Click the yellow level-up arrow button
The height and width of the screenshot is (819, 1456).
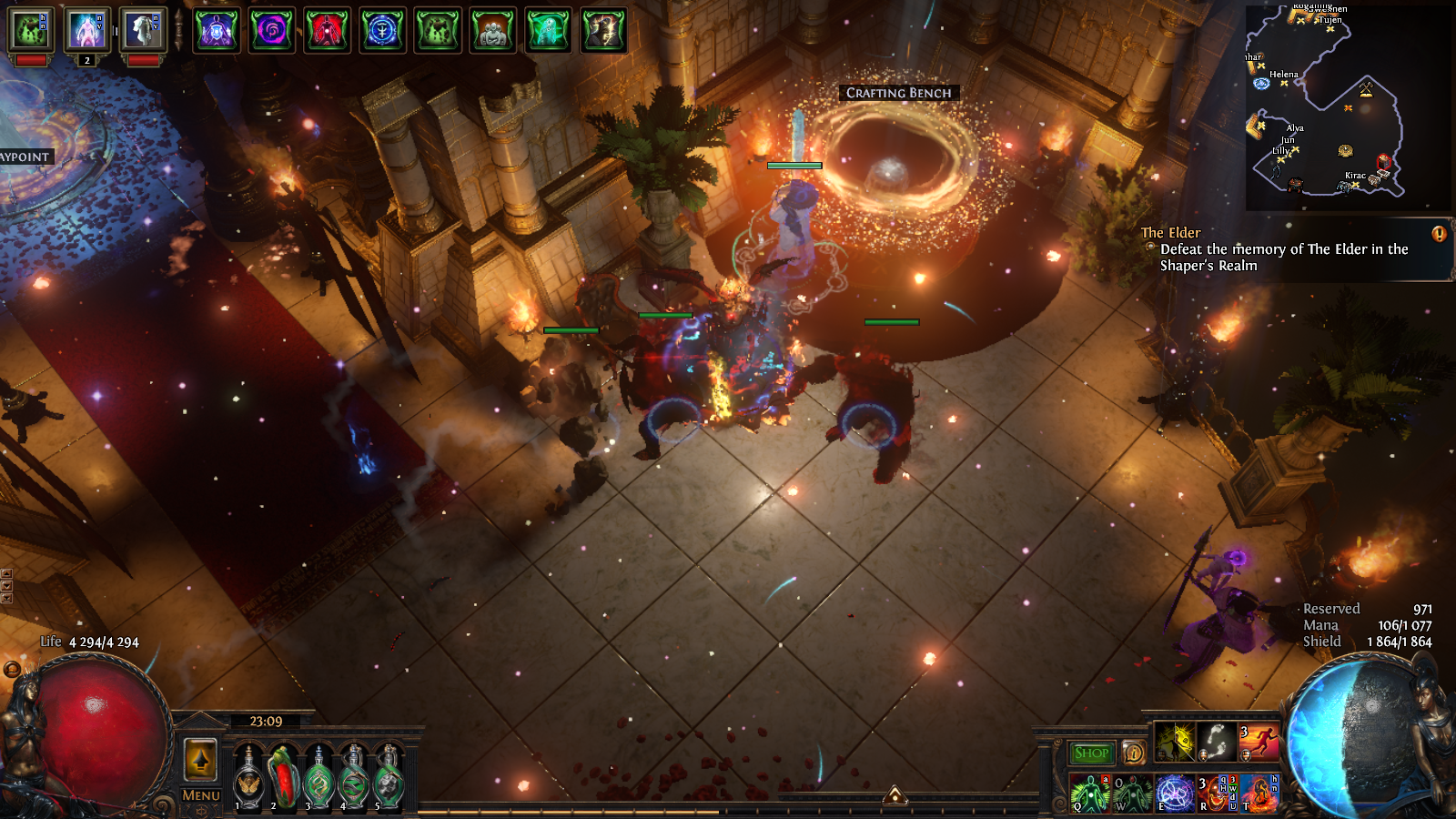201,759
